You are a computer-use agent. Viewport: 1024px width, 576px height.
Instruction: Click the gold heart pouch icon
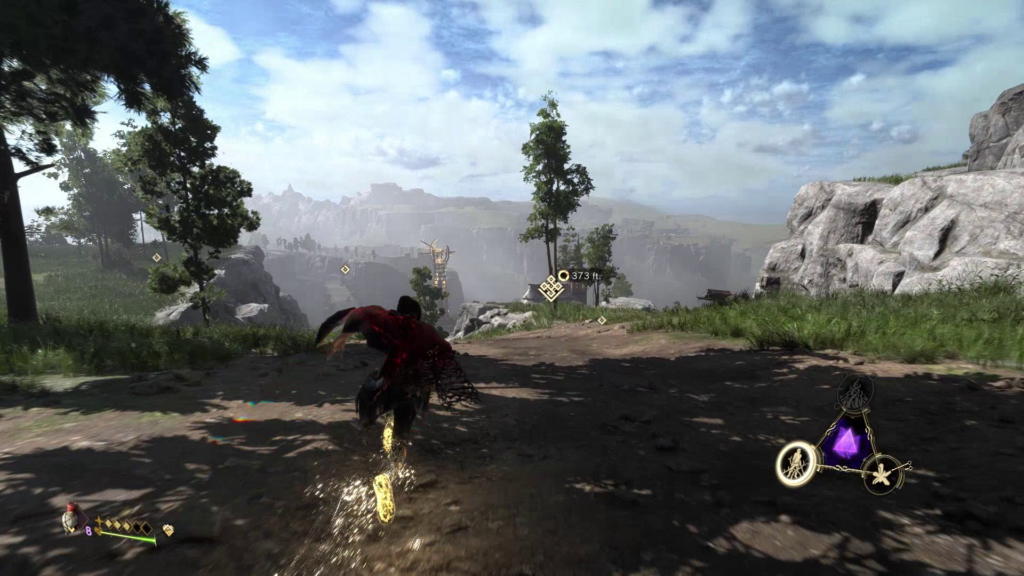coord(168,530)
